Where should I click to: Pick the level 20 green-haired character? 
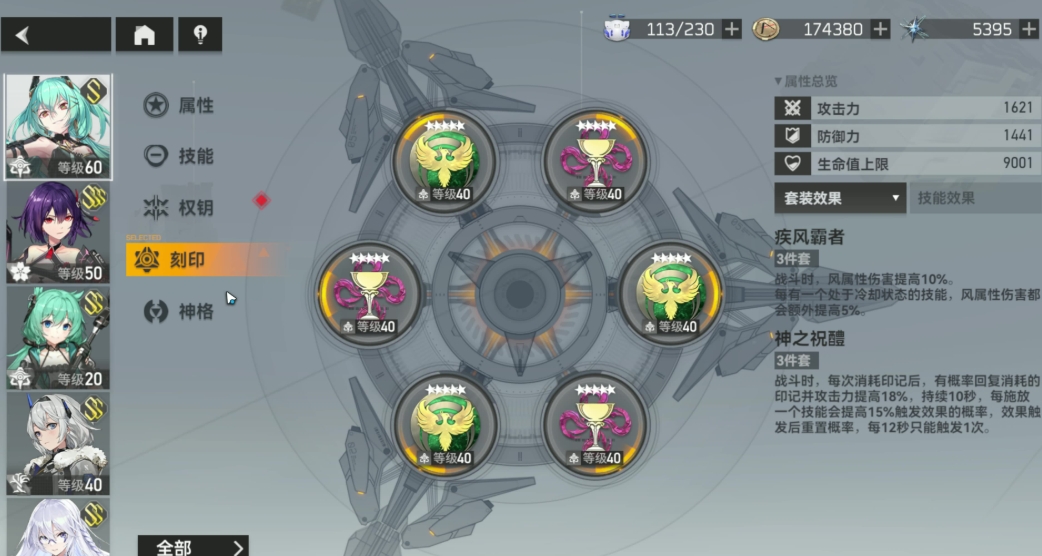tap(58, 338)
